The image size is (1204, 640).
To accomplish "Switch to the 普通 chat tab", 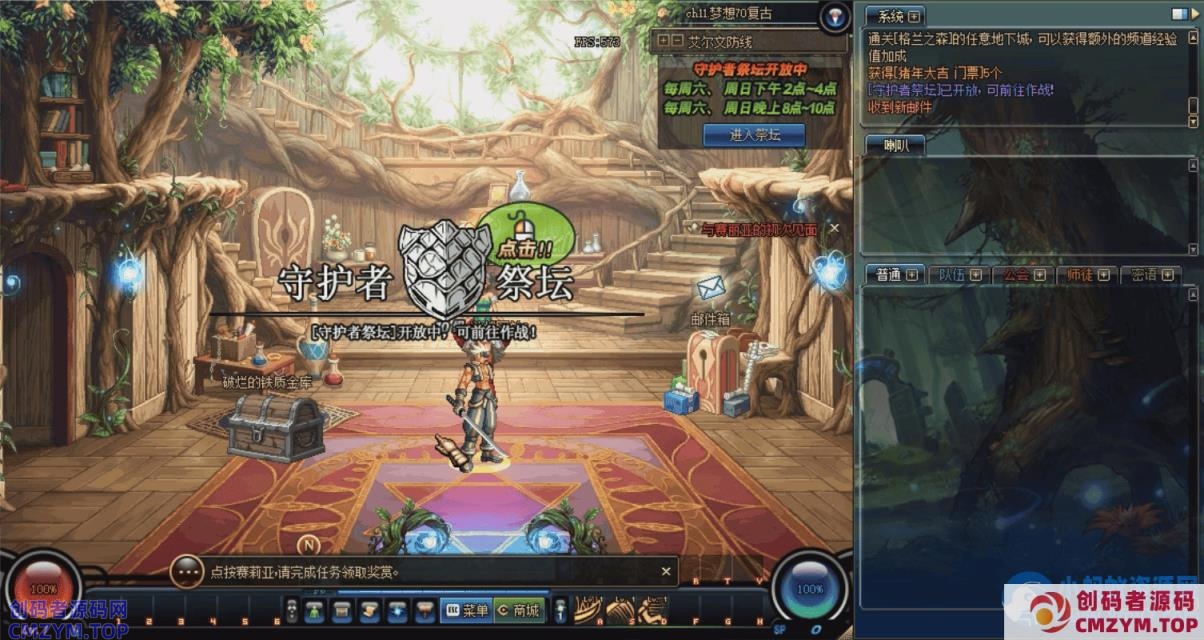I will 895,275.
